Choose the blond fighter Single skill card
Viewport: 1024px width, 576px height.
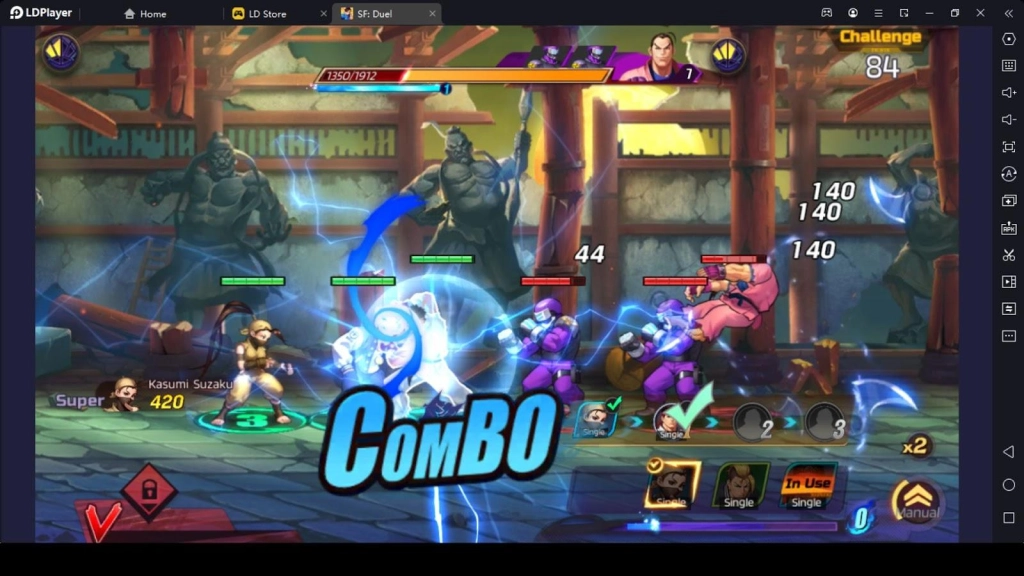(739, 486)
